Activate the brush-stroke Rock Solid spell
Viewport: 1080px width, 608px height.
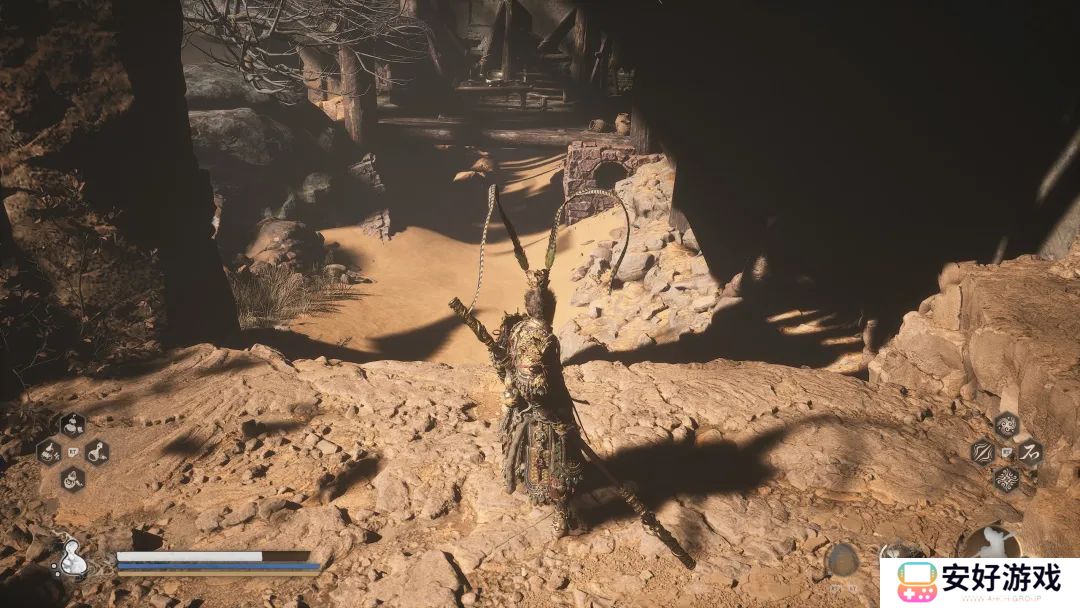[1030, 452]
